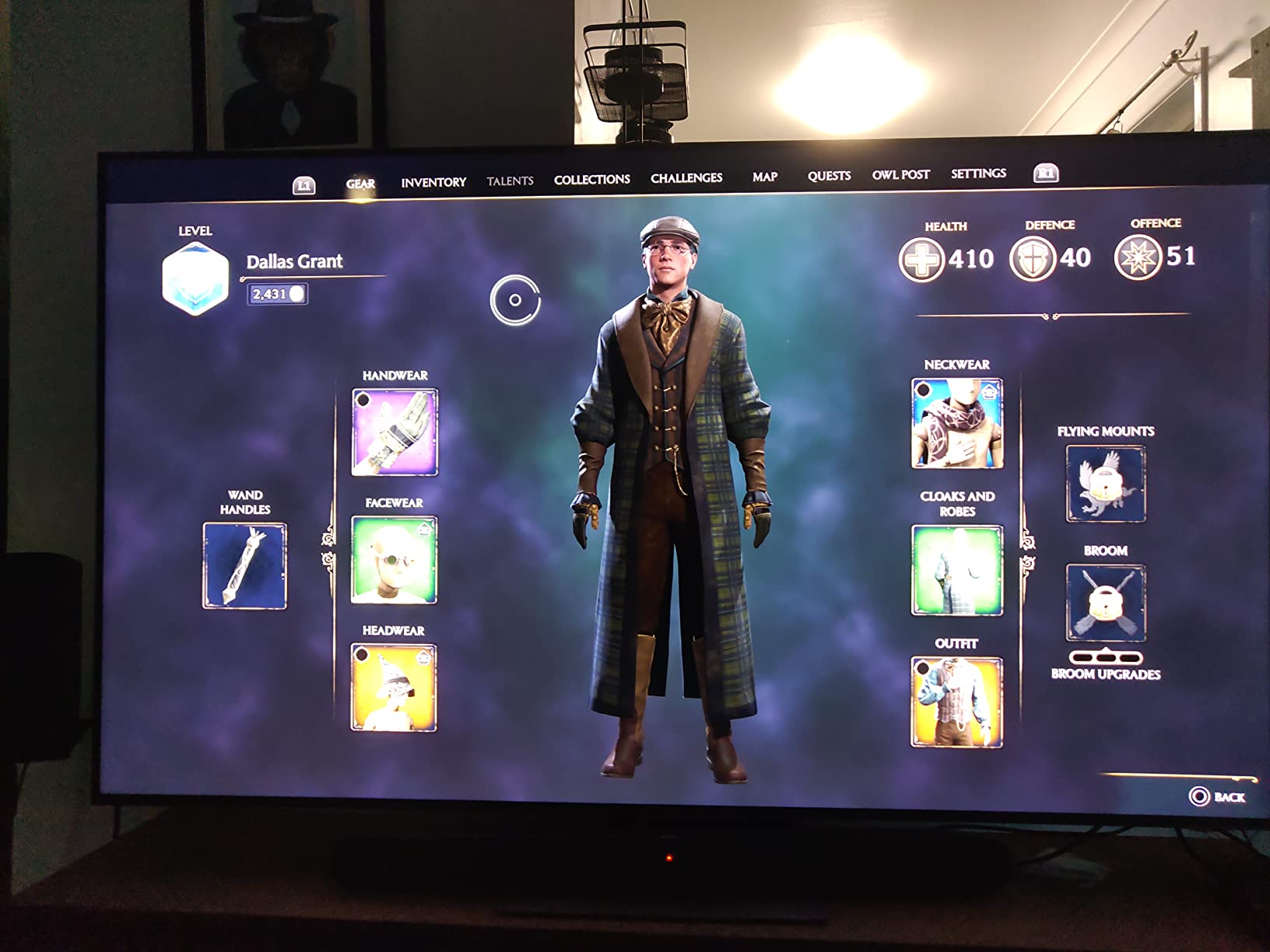Open the Cloaks and Robes slot
The image size is (1270, 952).
pyautogui.click(x=956, y=569)
